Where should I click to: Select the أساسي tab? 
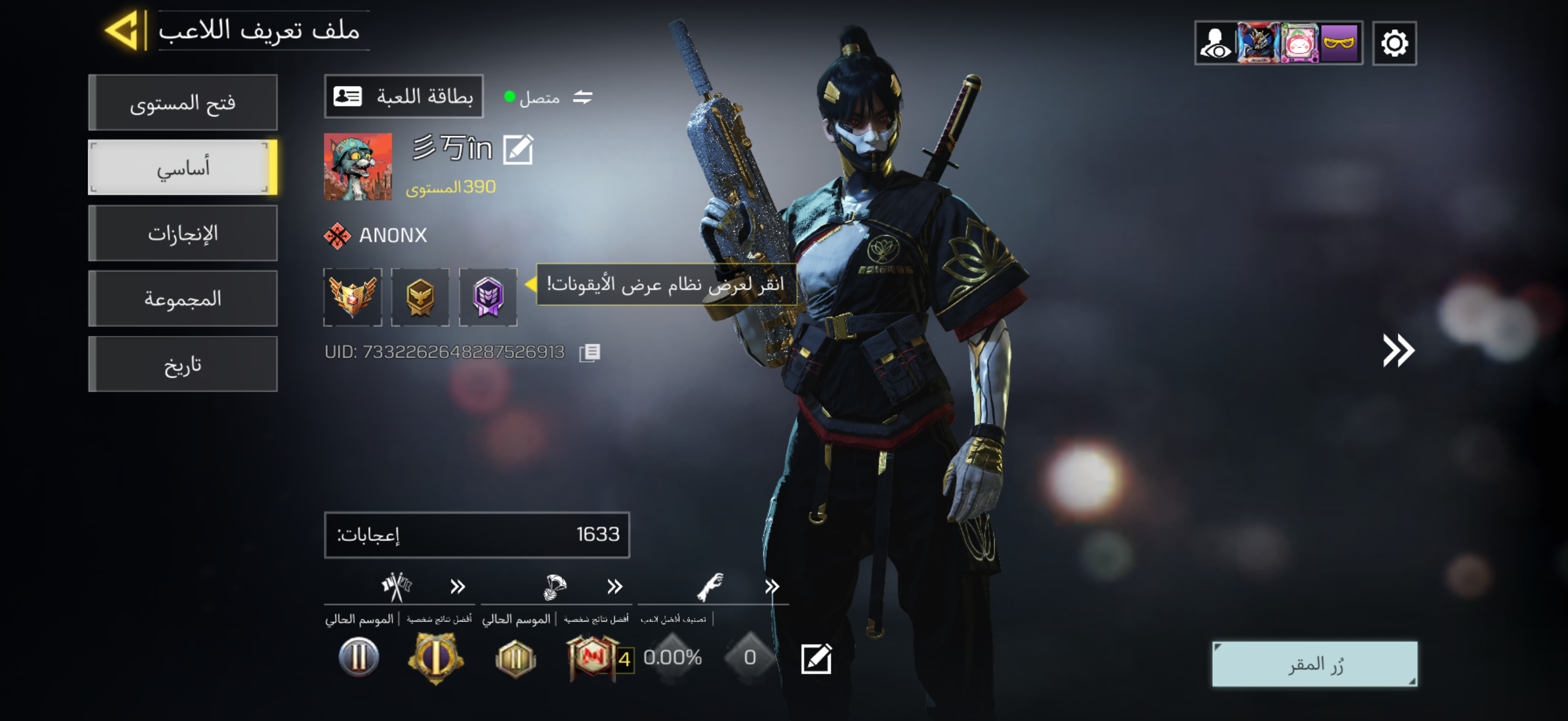point(183,168)
